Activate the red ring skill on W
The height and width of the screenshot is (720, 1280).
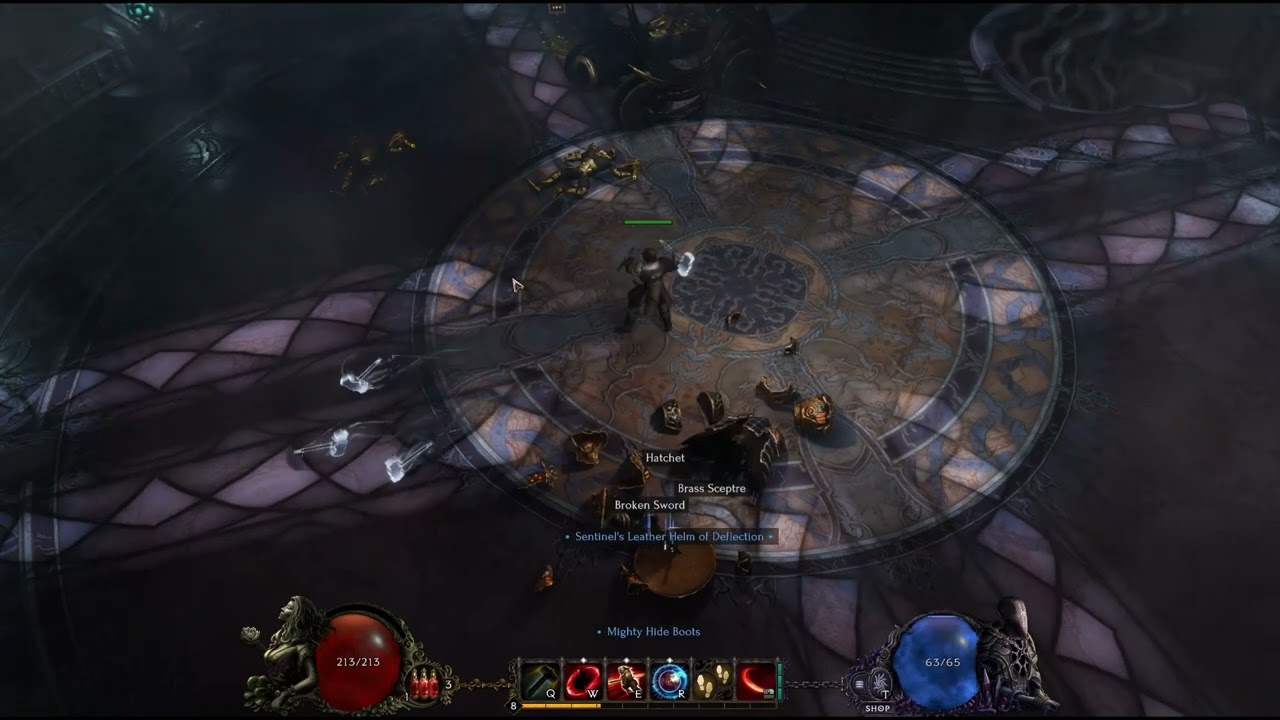click(x=583, y=682)
